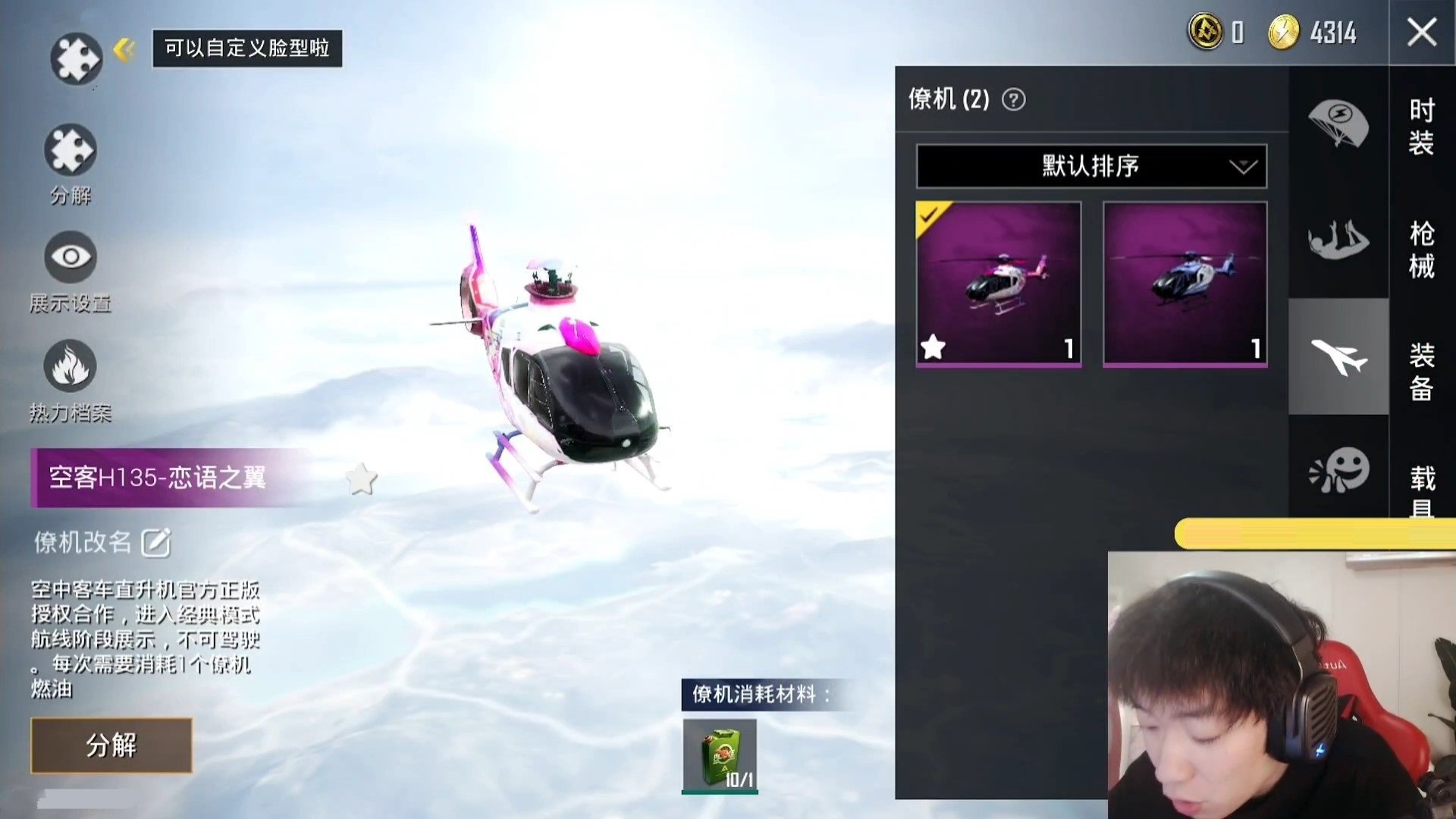Open the parachute category
The width and height of the screenshot is (1456, 819).
1338,123
